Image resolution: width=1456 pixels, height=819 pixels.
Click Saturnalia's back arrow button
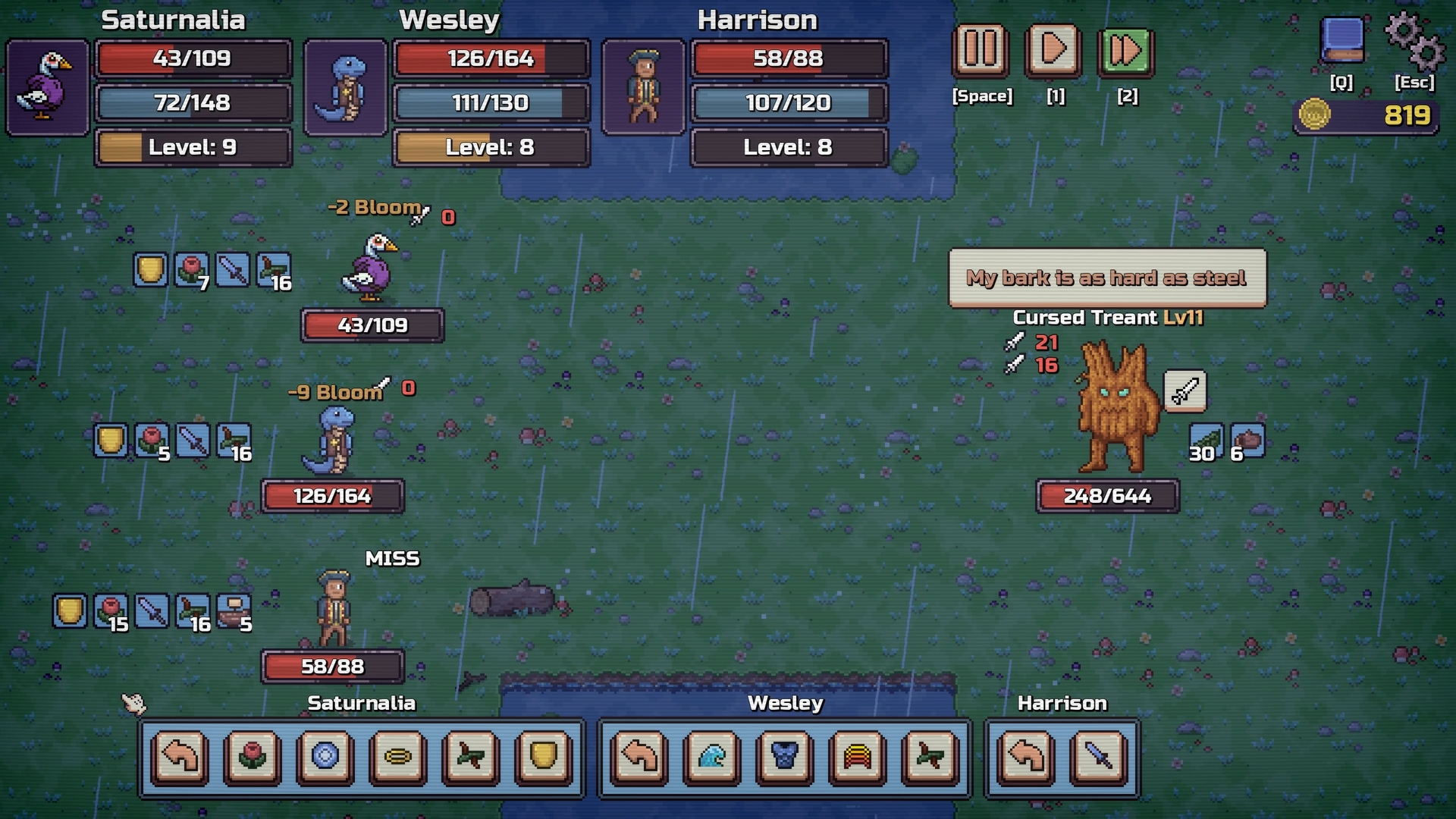[x=180, y=756]
